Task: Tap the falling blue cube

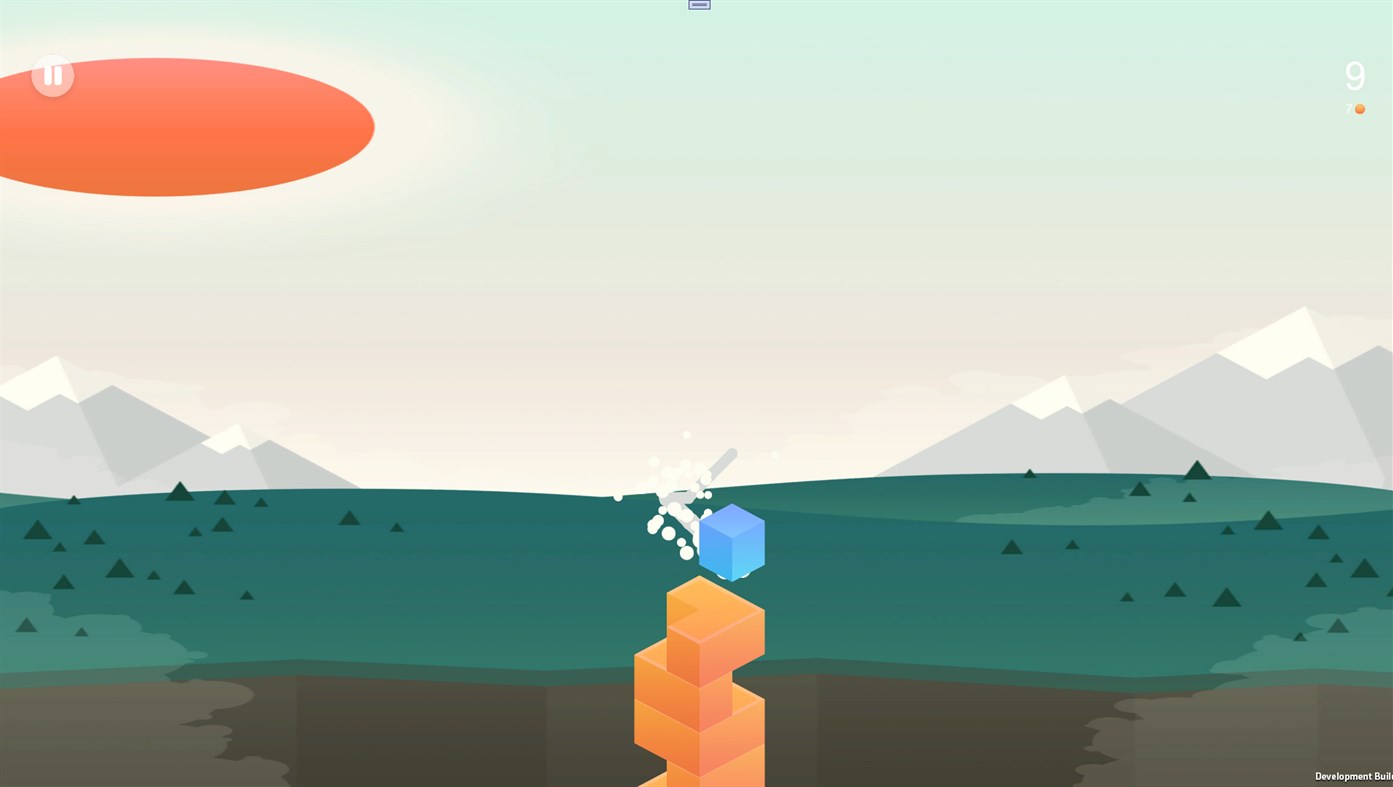Action: point(731,541)
